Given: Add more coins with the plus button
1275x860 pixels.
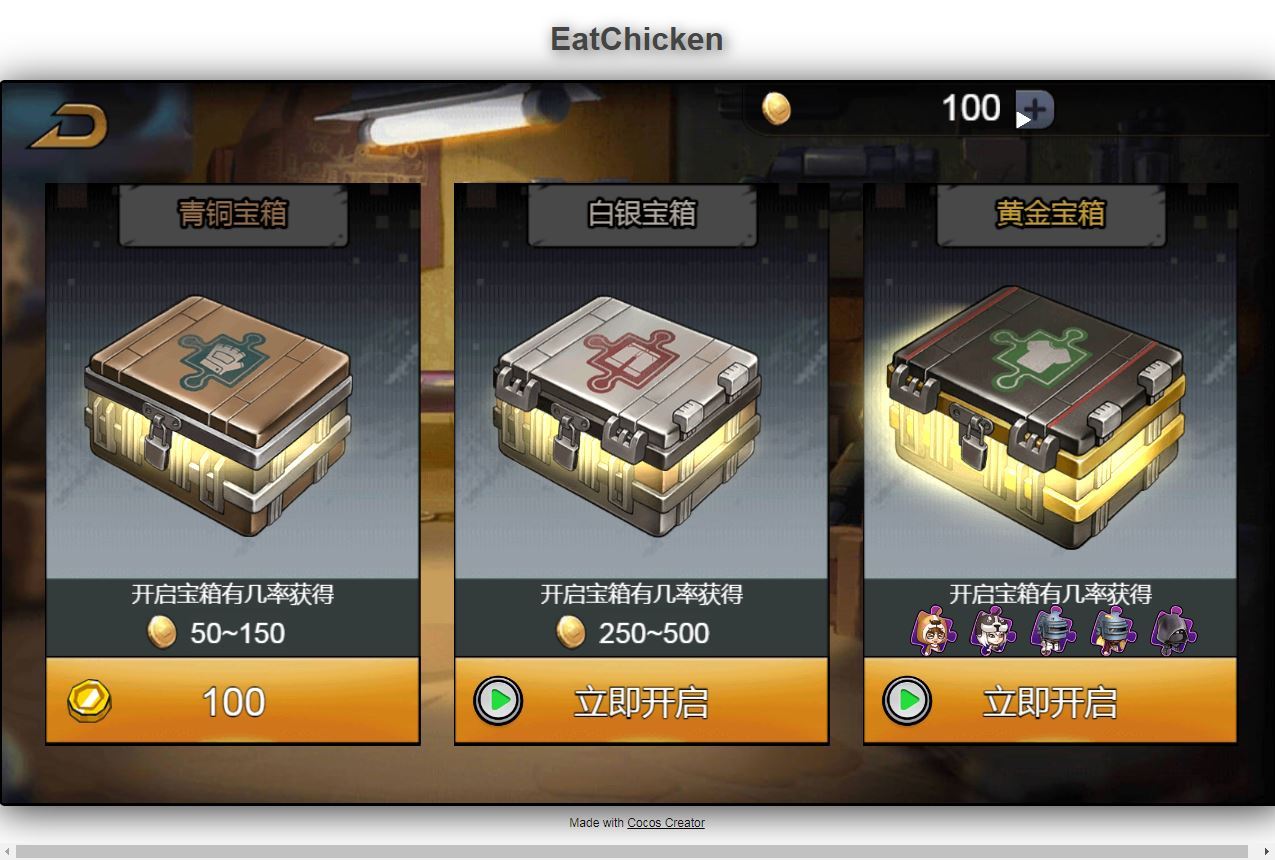Looking at the screenshot, I should pyautogui.click(x=1035, y=109).
